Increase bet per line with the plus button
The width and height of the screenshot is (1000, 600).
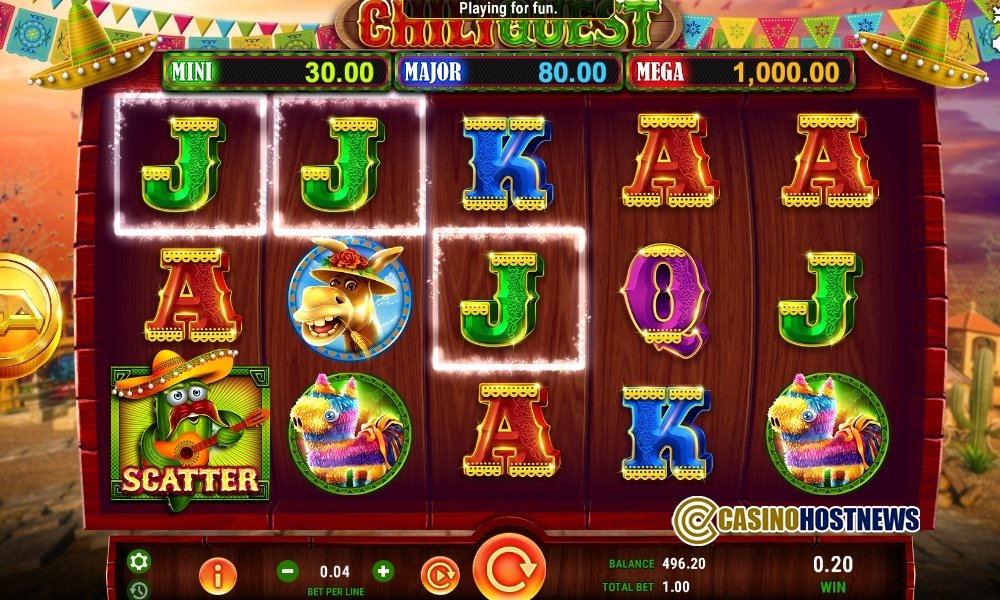click(x=383, y=571)
